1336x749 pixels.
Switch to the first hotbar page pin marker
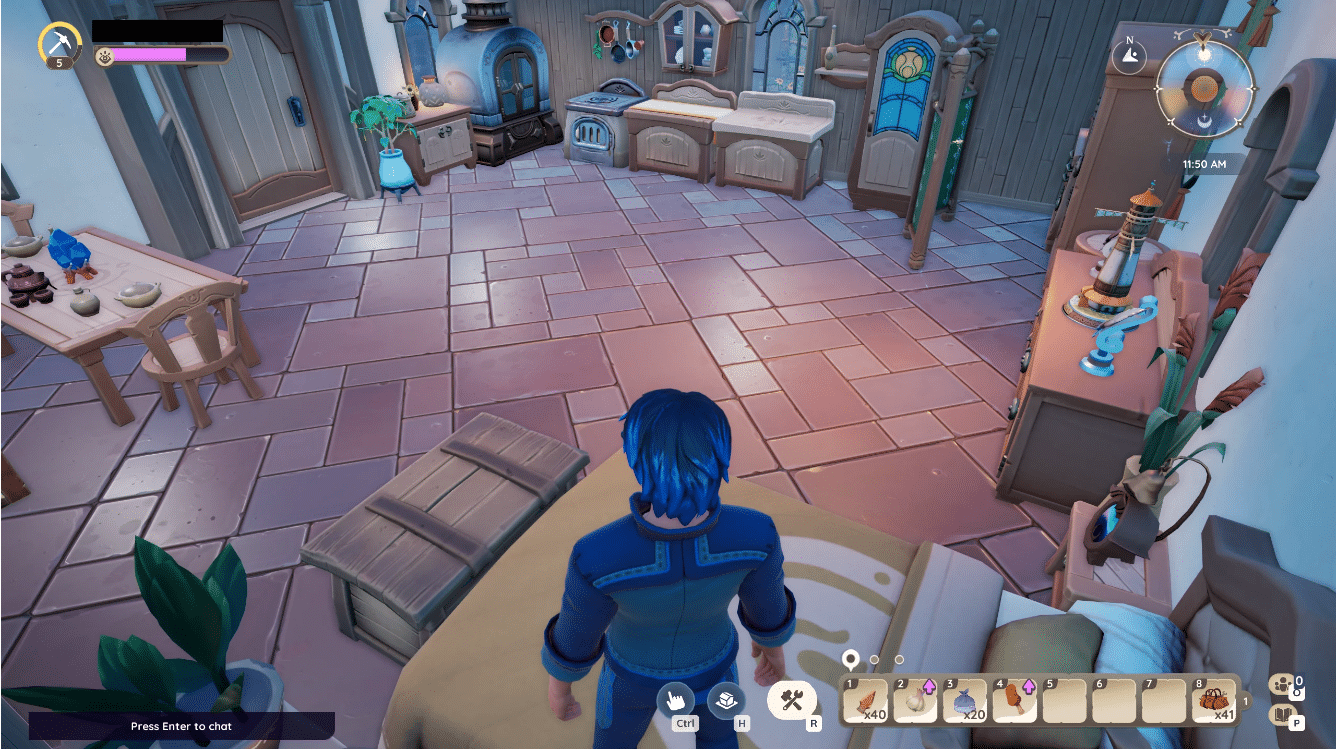pos(850,659)
